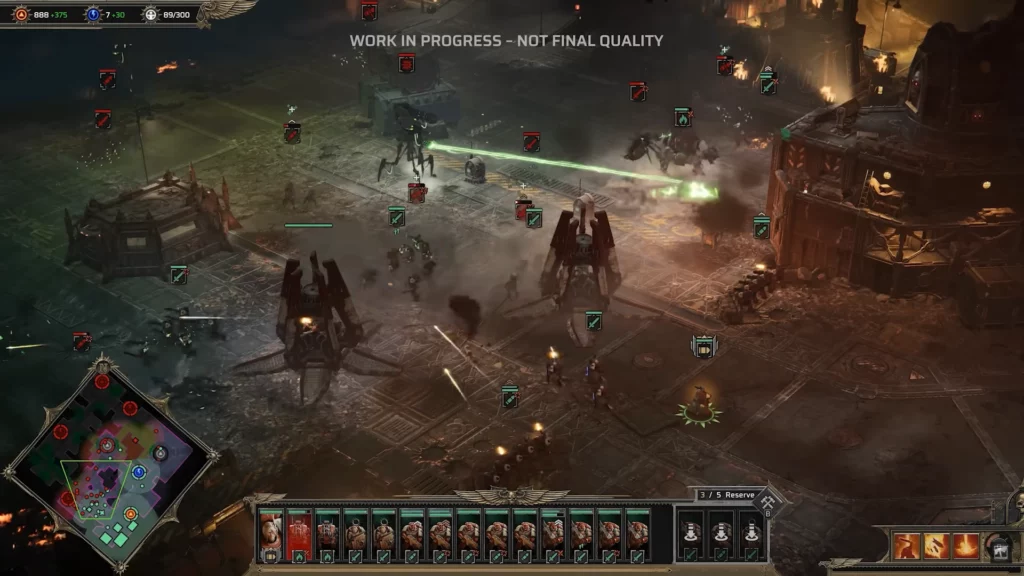
Task: Select the selected unit's shield marker
Action: [703, 347]
